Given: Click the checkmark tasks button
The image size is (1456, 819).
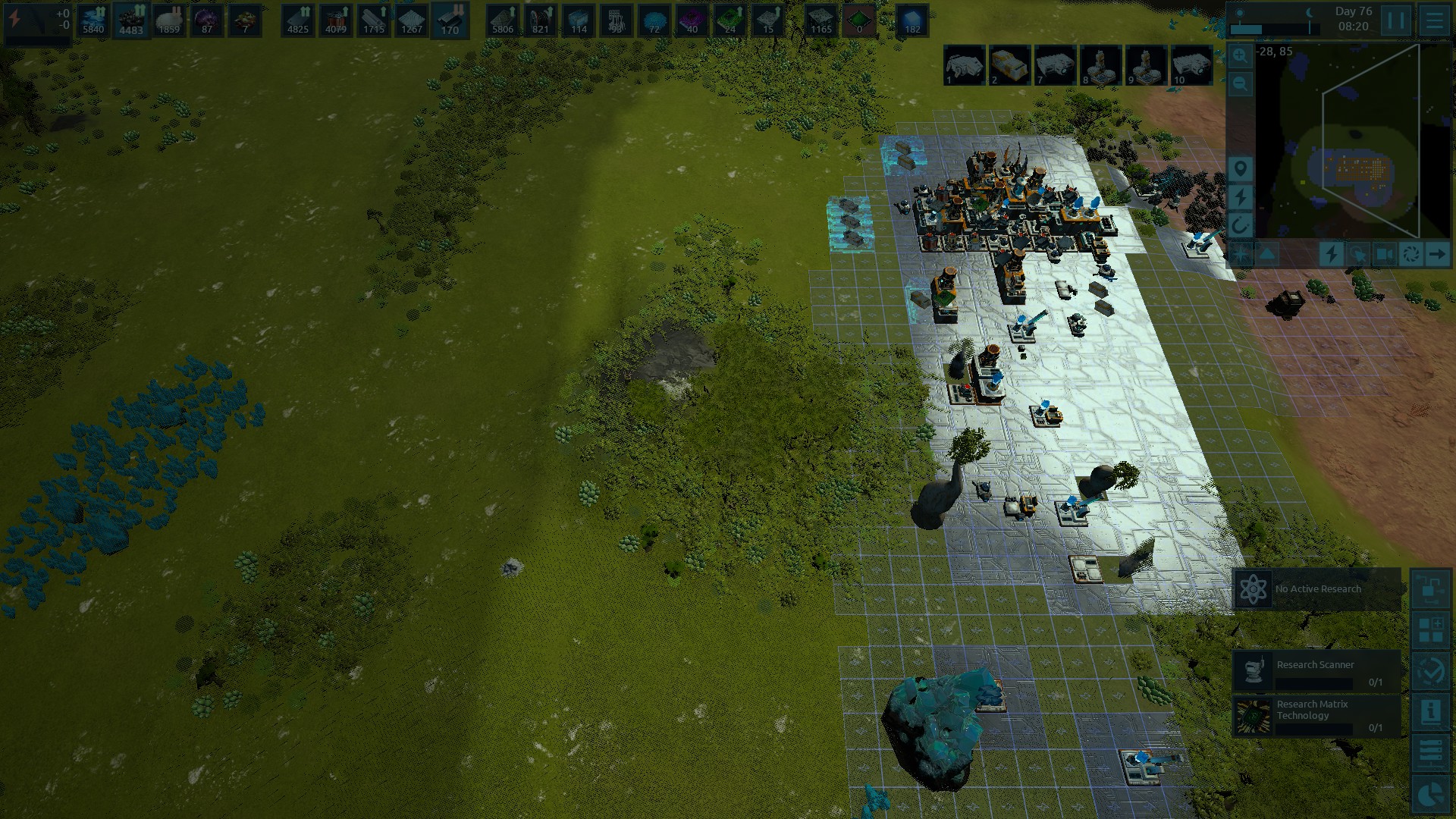Looking at the screenshot, I should tap(1431, 671).
